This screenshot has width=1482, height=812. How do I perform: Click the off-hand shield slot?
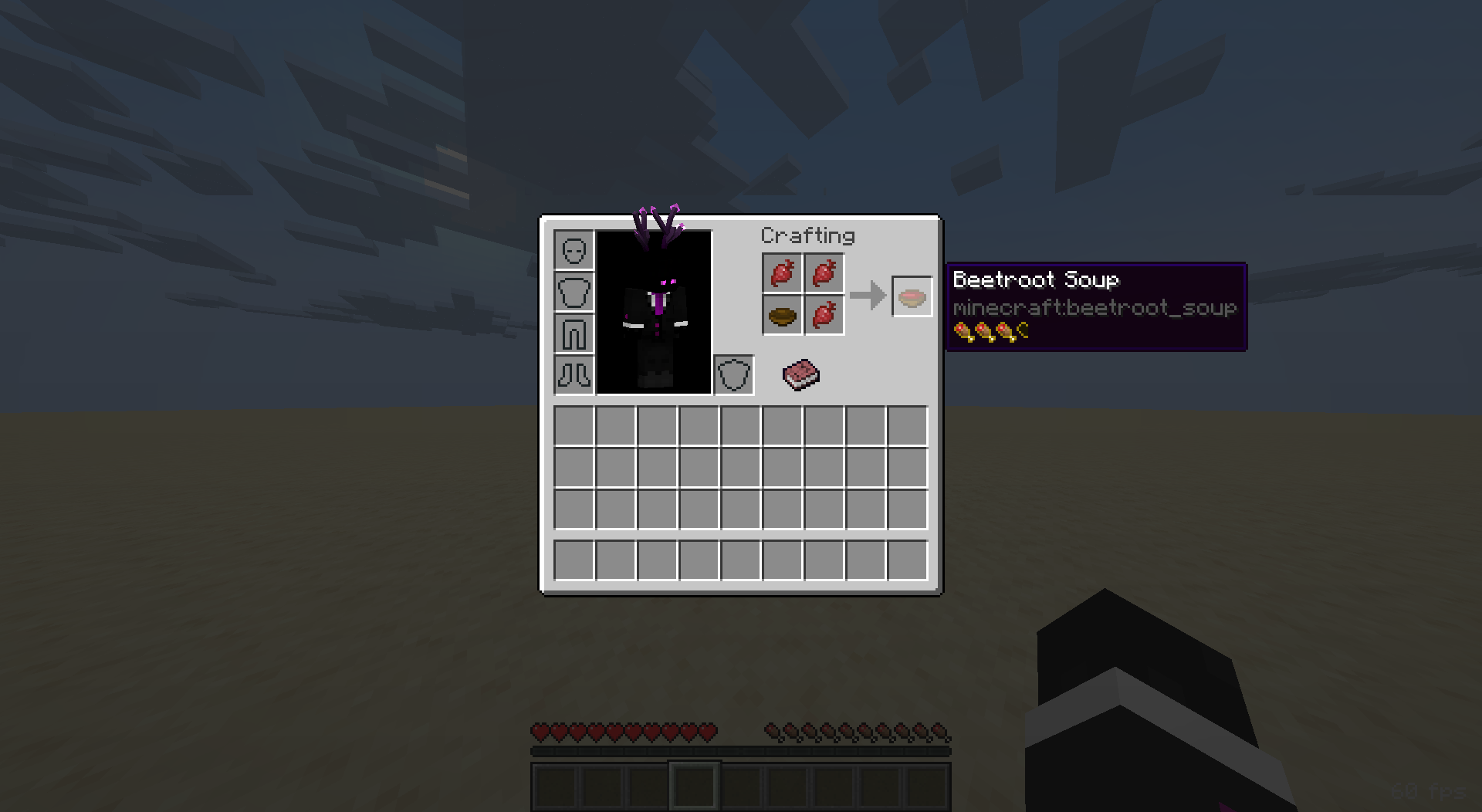(x=733, y=376)
